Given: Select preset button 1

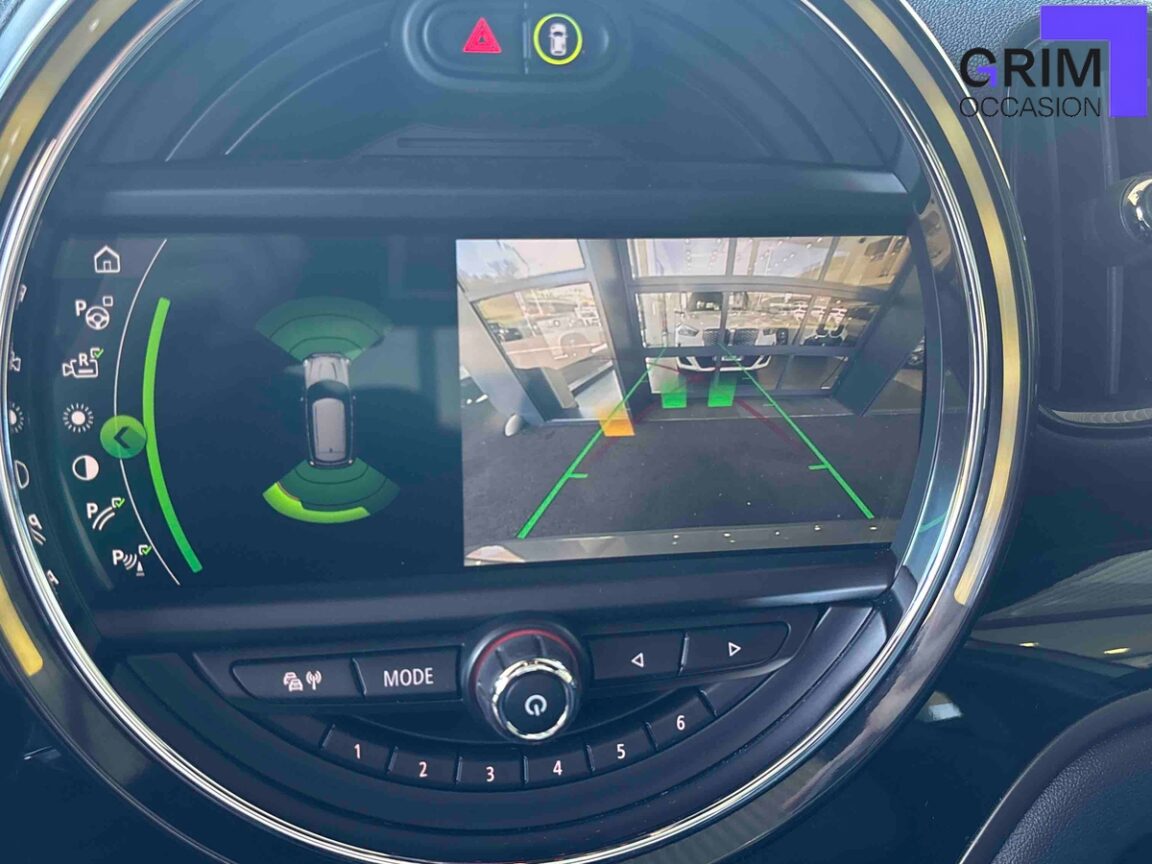Looking at the screenshot, I should [x=355, y=751].
